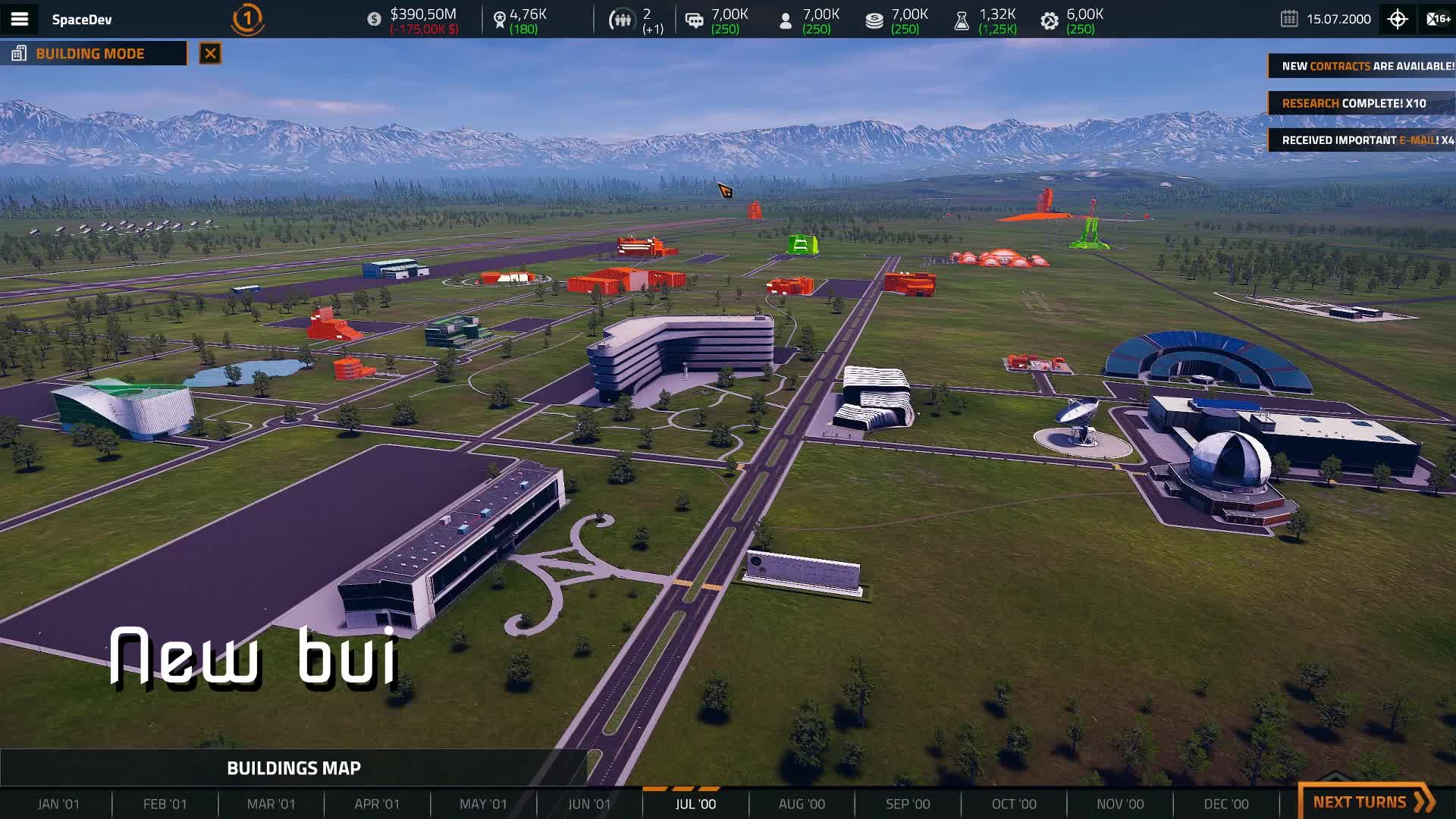Click the research flask icon
The width and height of the screenshot is (1456, 819).
pos(962,19)
